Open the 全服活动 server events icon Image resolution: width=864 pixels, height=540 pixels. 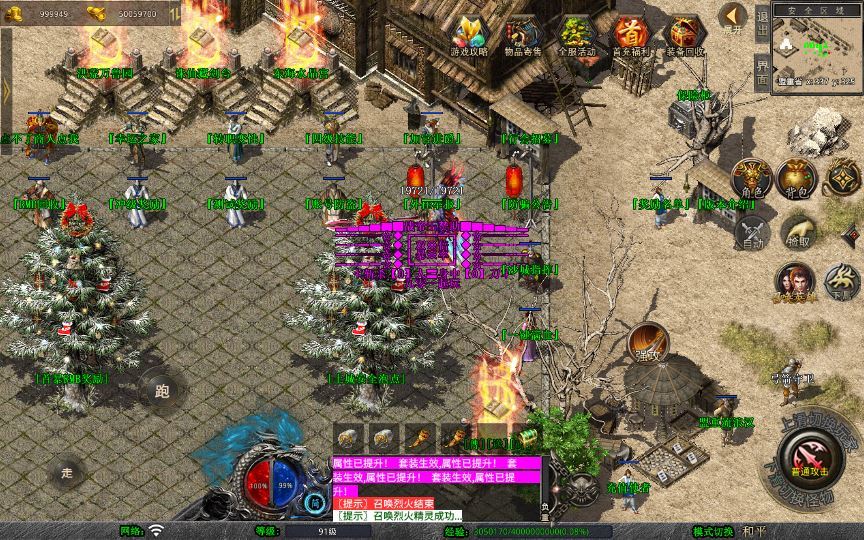tap(576, 36)
